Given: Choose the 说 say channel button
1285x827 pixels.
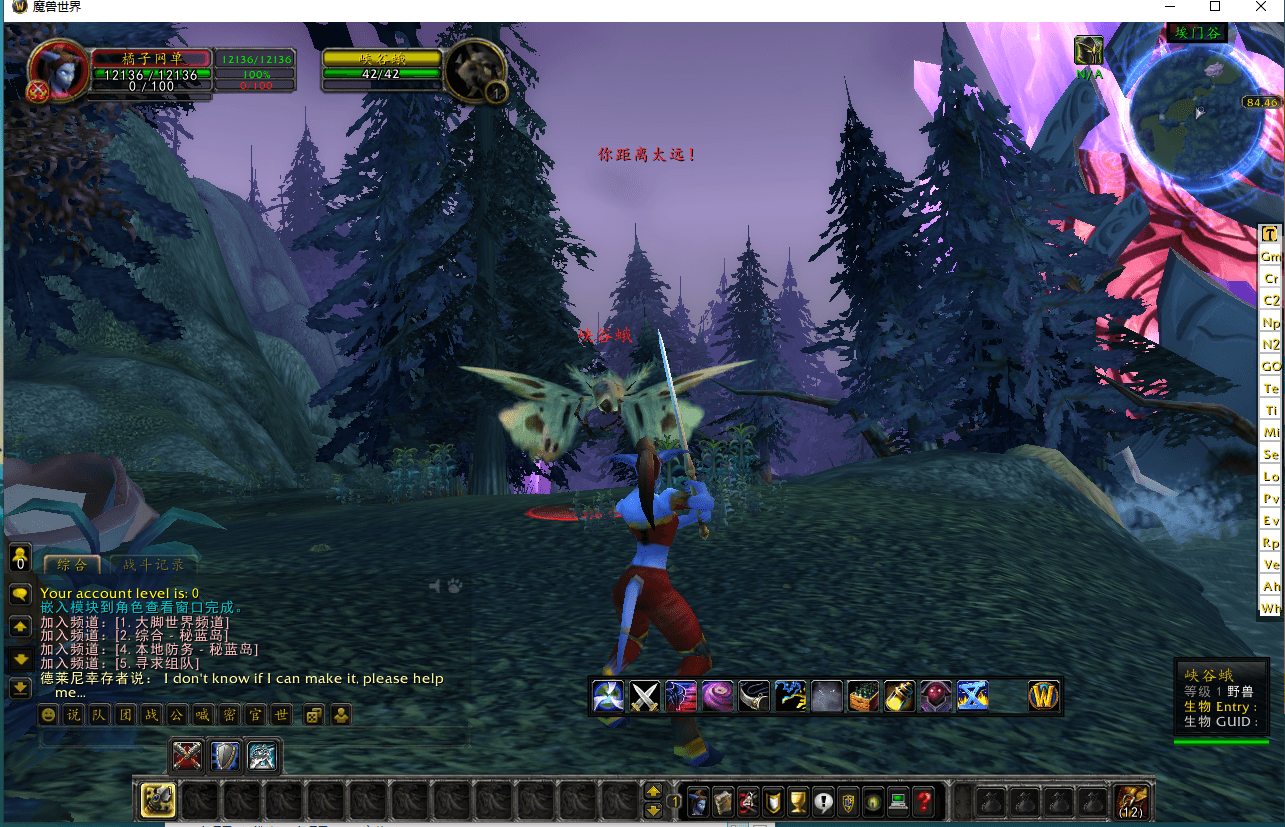Looking at the screenshot, I should [x=73, y=715].
